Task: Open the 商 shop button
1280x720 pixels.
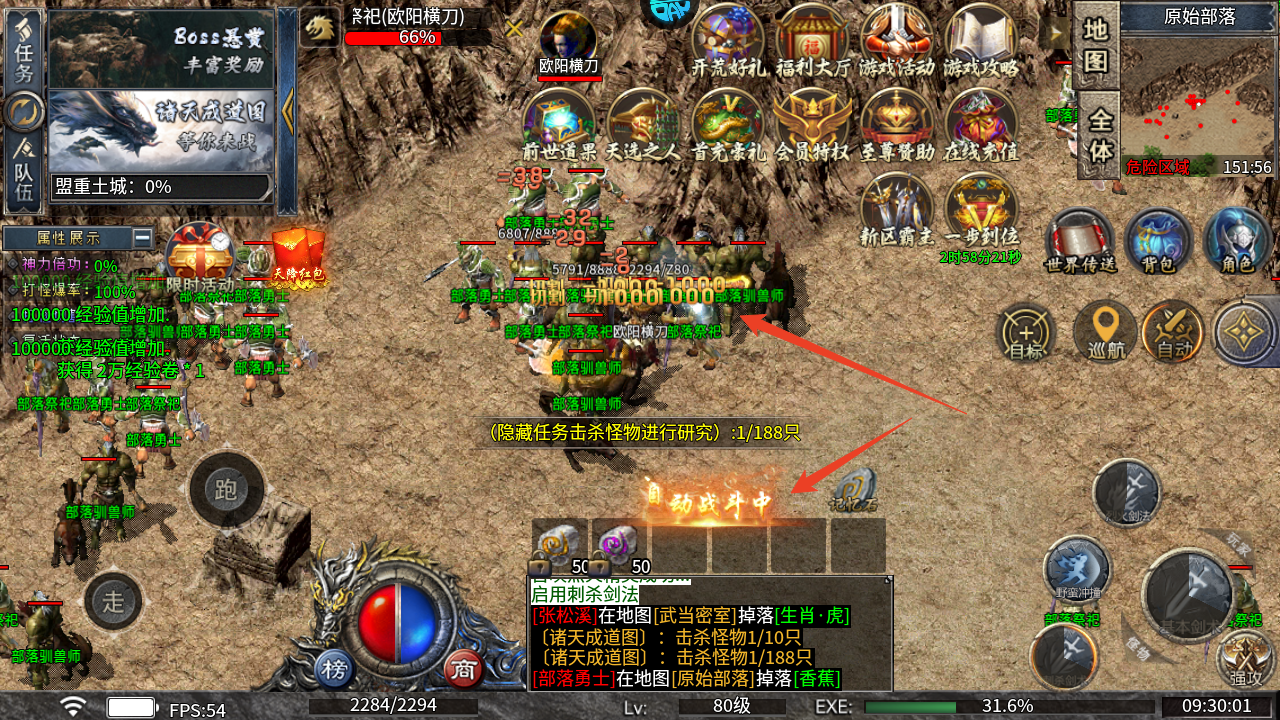Action: click(463, 667)
